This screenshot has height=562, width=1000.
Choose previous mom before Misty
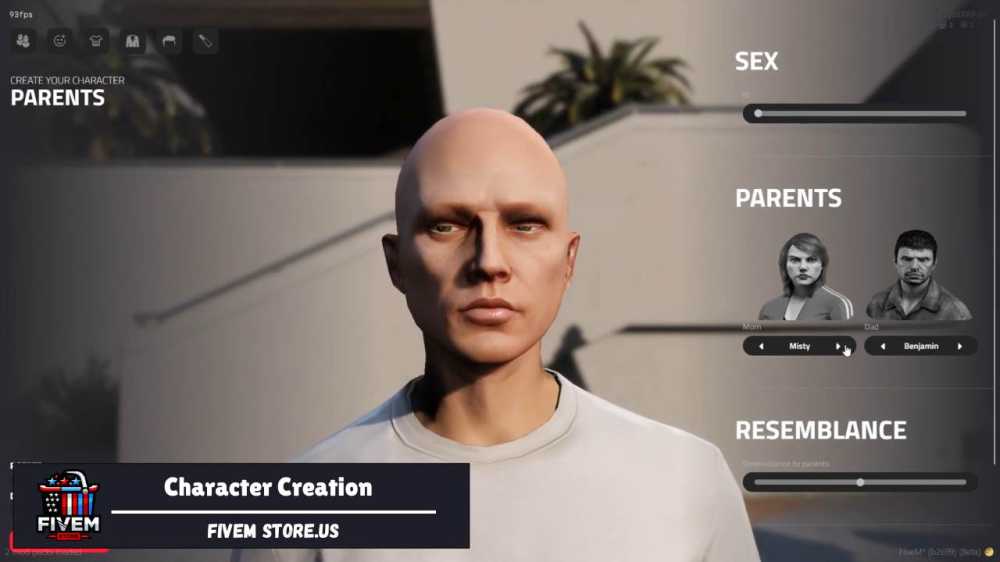point(761,346)
